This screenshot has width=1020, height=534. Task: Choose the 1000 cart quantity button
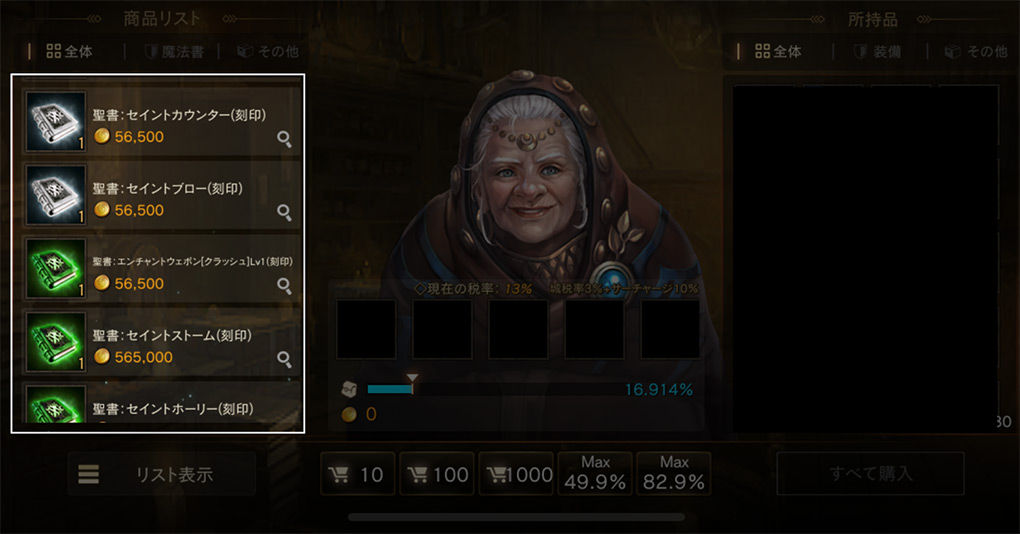click(x=516, y=474)
